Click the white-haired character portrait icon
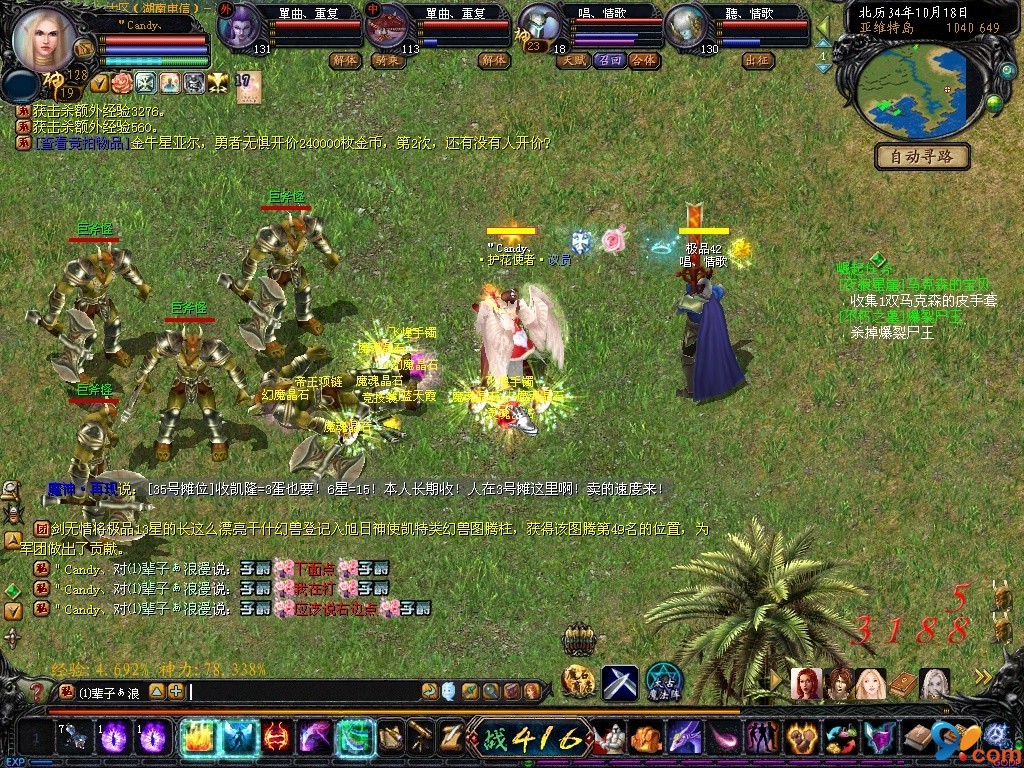This screenshot has height=768, width=1024. point(935,683)
